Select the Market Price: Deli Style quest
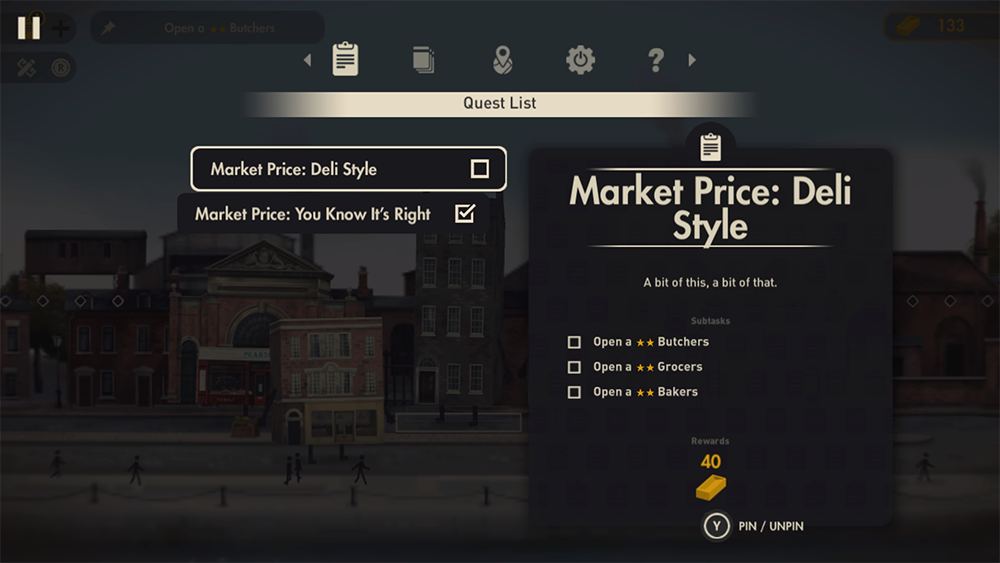 [330, 169]
